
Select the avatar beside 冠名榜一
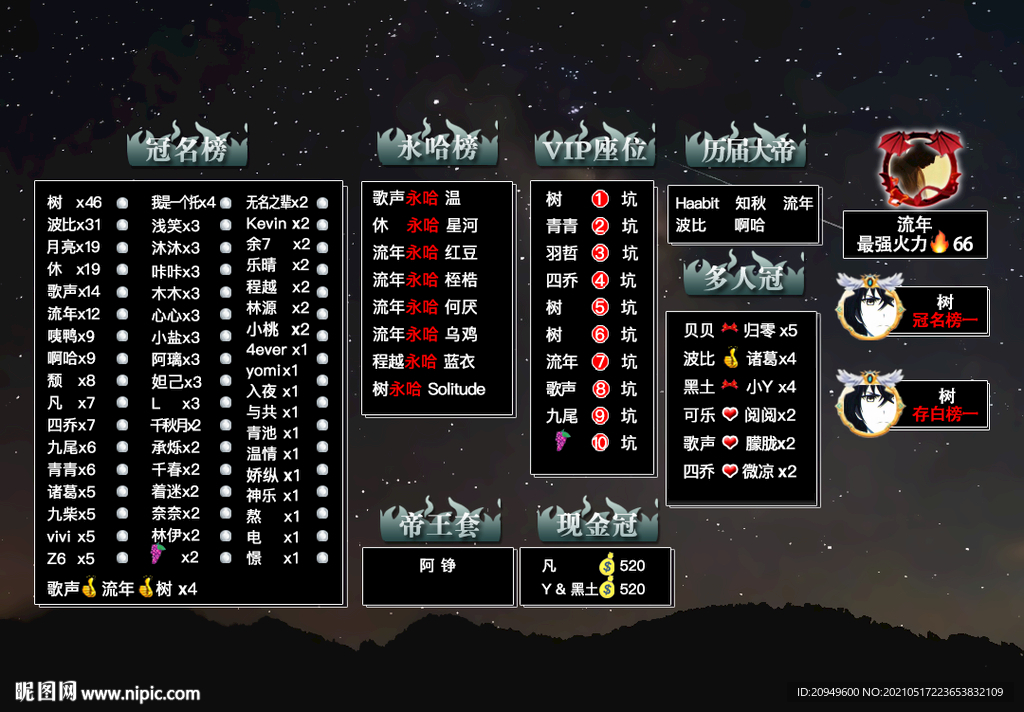pyautogui.click(x=868, y=307)
